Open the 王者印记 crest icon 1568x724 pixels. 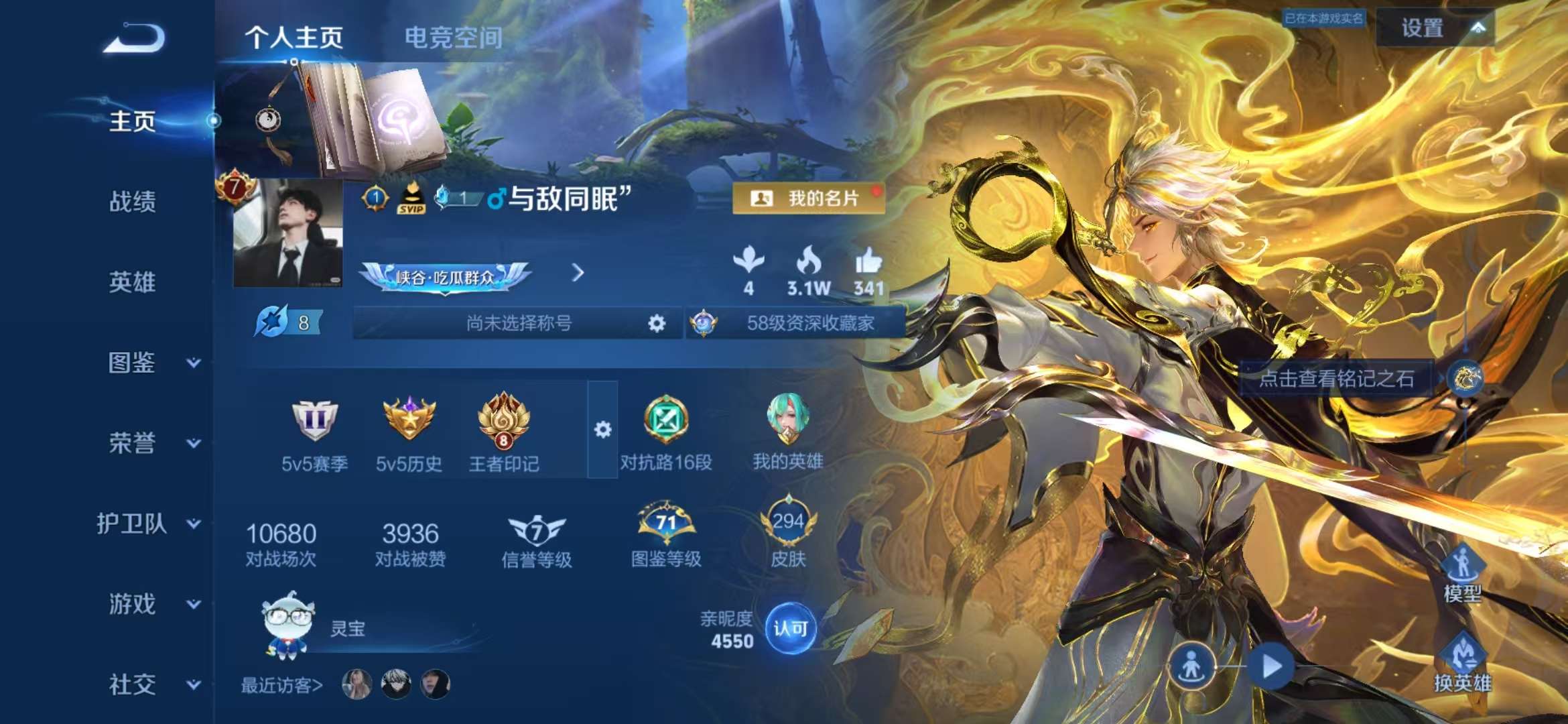tap(505, 422)
